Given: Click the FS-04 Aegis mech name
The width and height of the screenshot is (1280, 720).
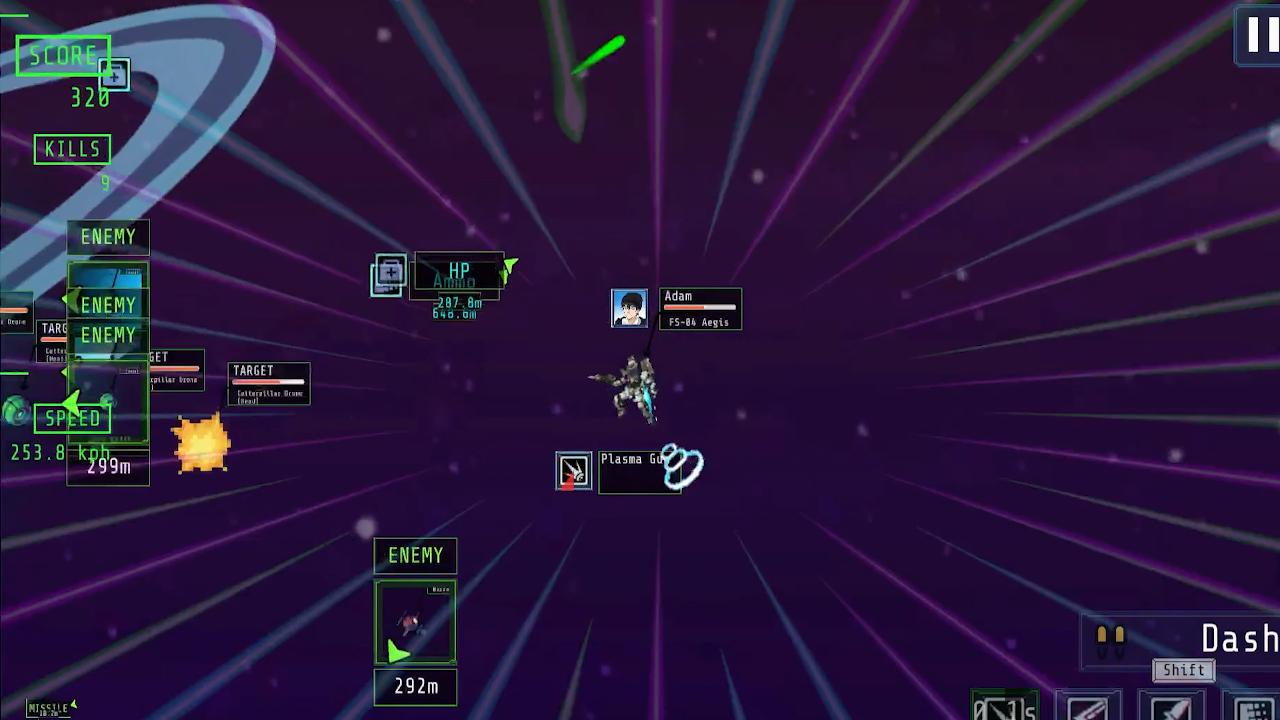Looking at the screenshot, I should coord(699,323).
